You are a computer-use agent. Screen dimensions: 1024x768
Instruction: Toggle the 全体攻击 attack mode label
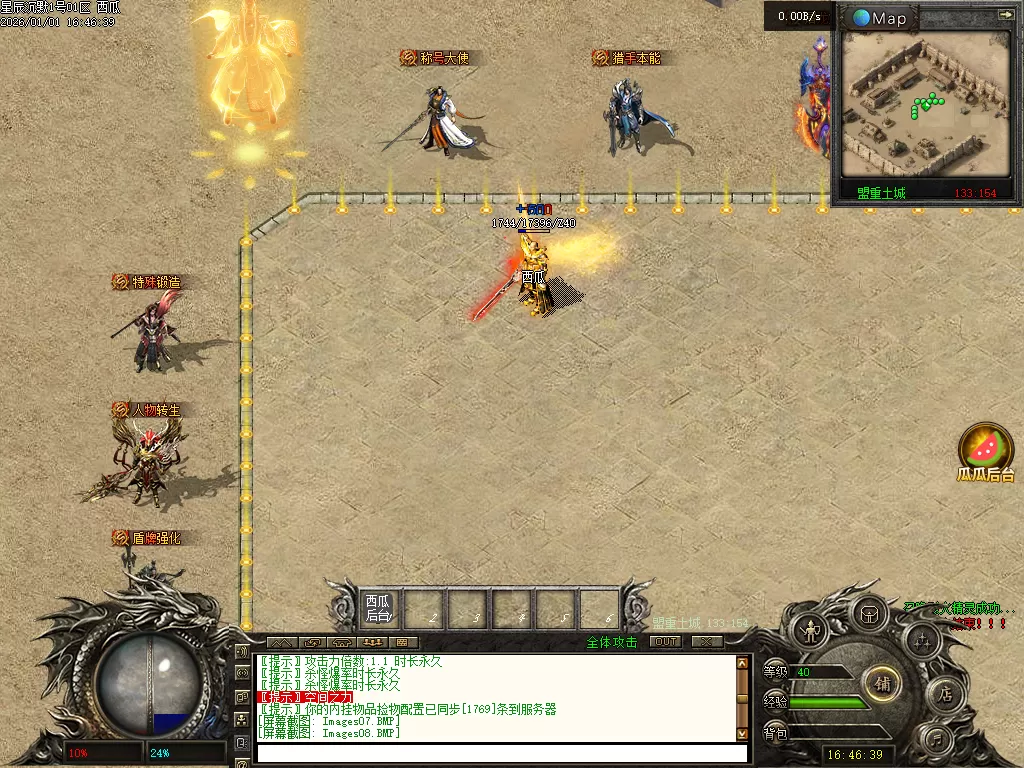pyautogui.click(x=612, y=642)
